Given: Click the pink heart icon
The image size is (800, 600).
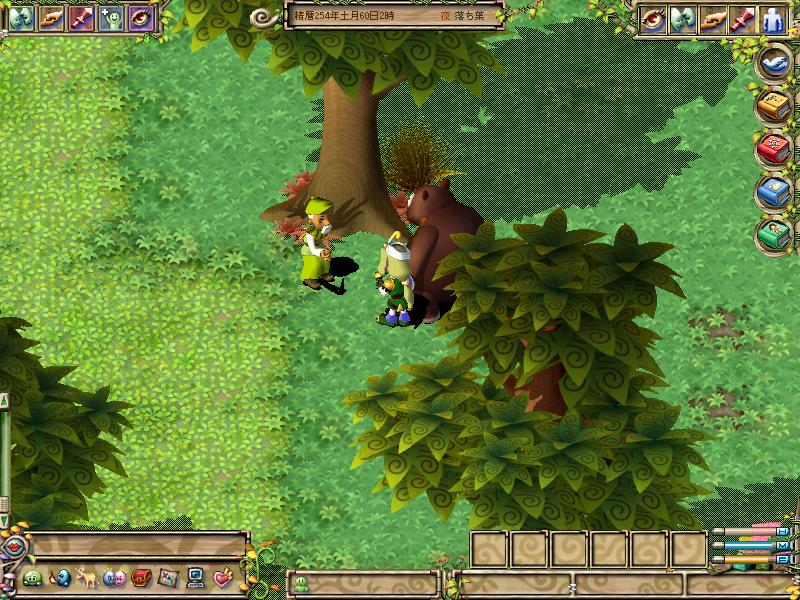Looking at the screenshot, I should pyautogui.click(x=222, y=578).
